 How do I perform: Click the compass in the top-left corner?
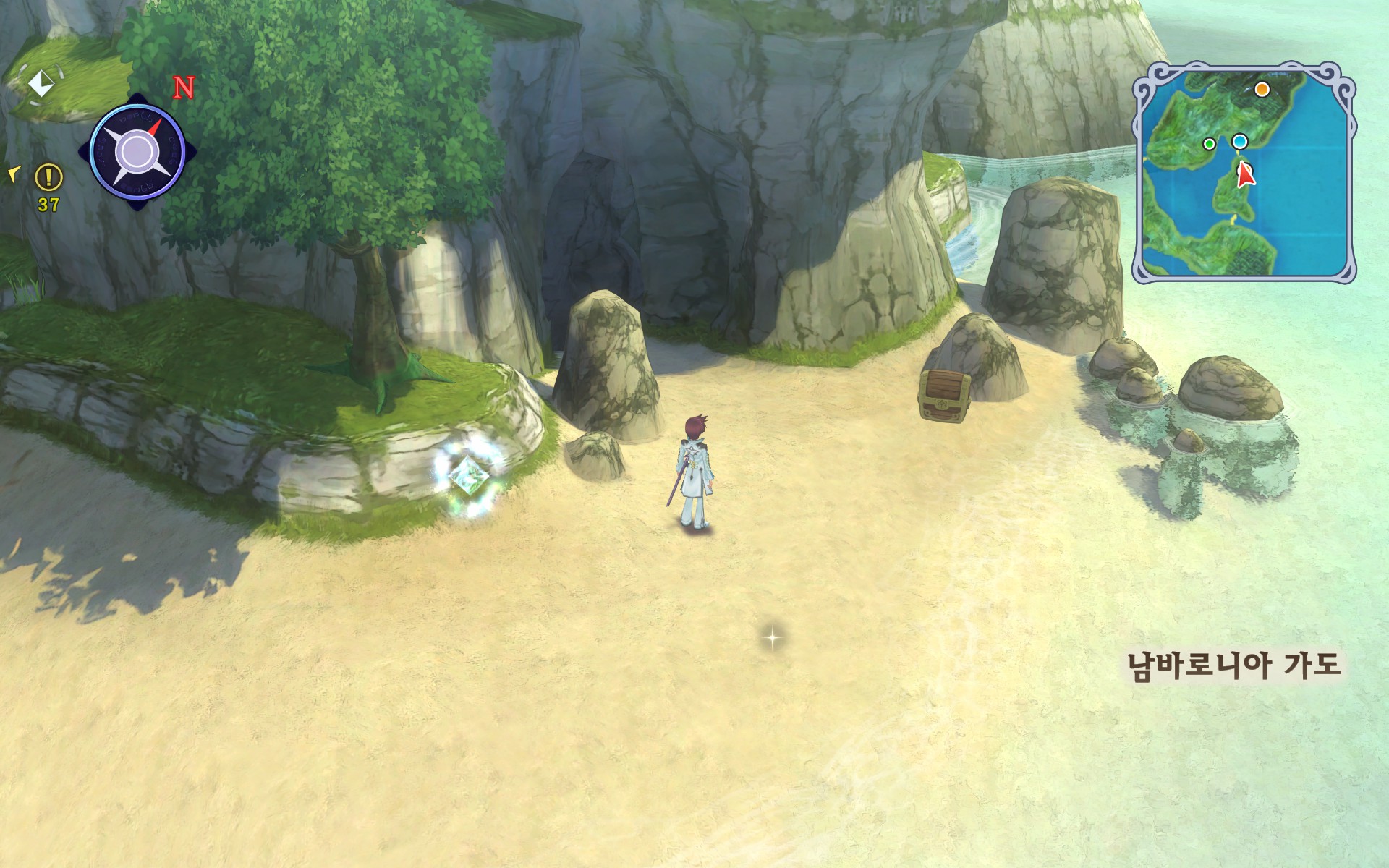(x=137, y=152)
